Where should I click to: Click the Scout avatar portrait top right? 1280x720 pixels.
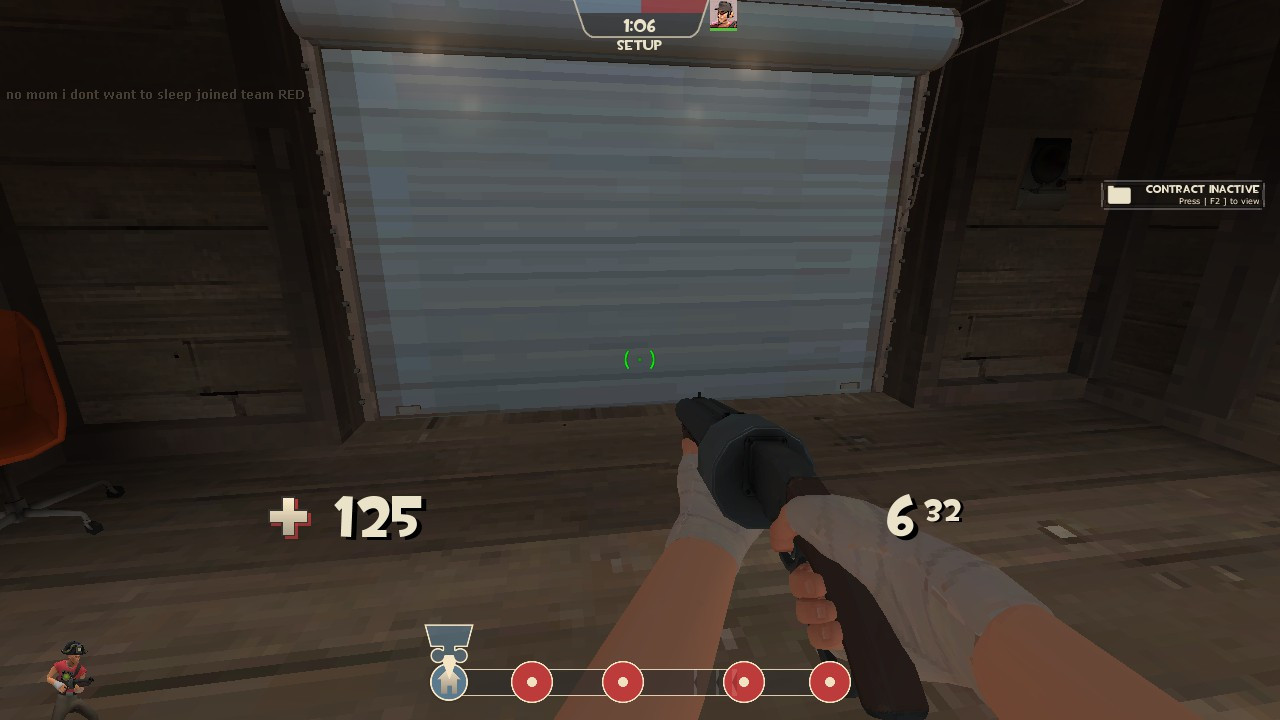point(723,13)
